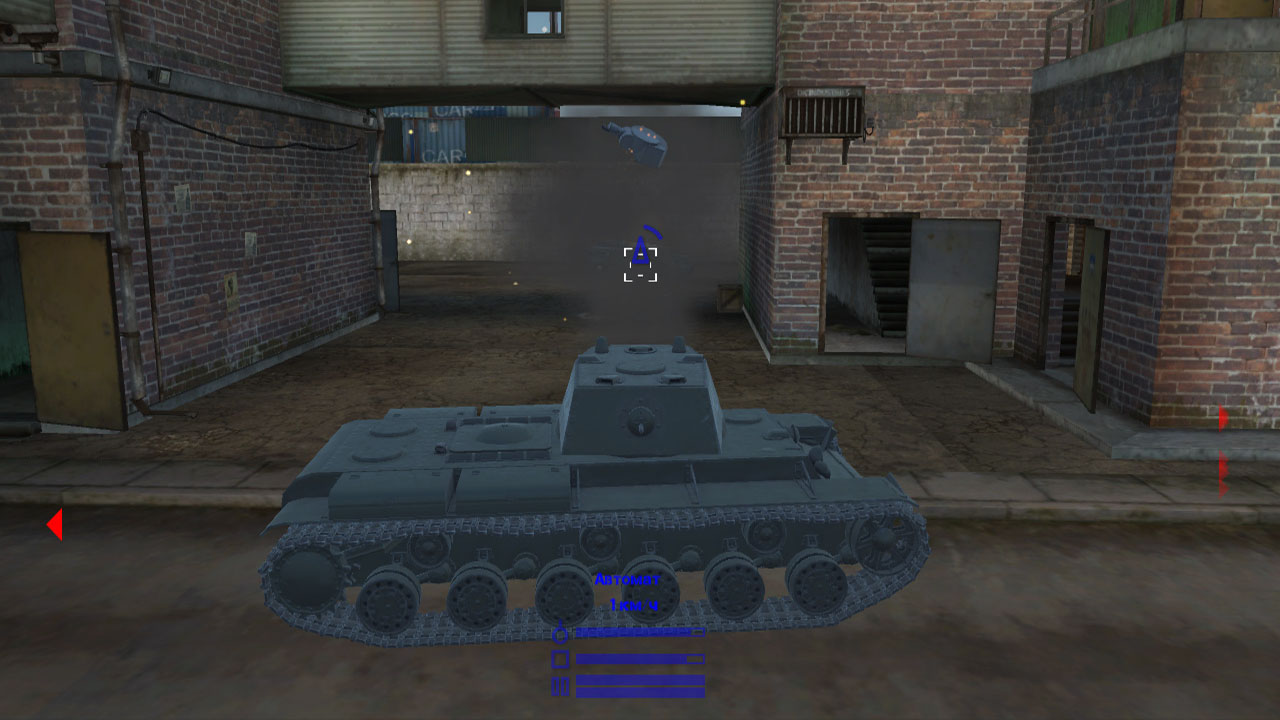Click the bottom pair of blue status bars
Screen dimensions: 1280x720
(x=640, y=685)
